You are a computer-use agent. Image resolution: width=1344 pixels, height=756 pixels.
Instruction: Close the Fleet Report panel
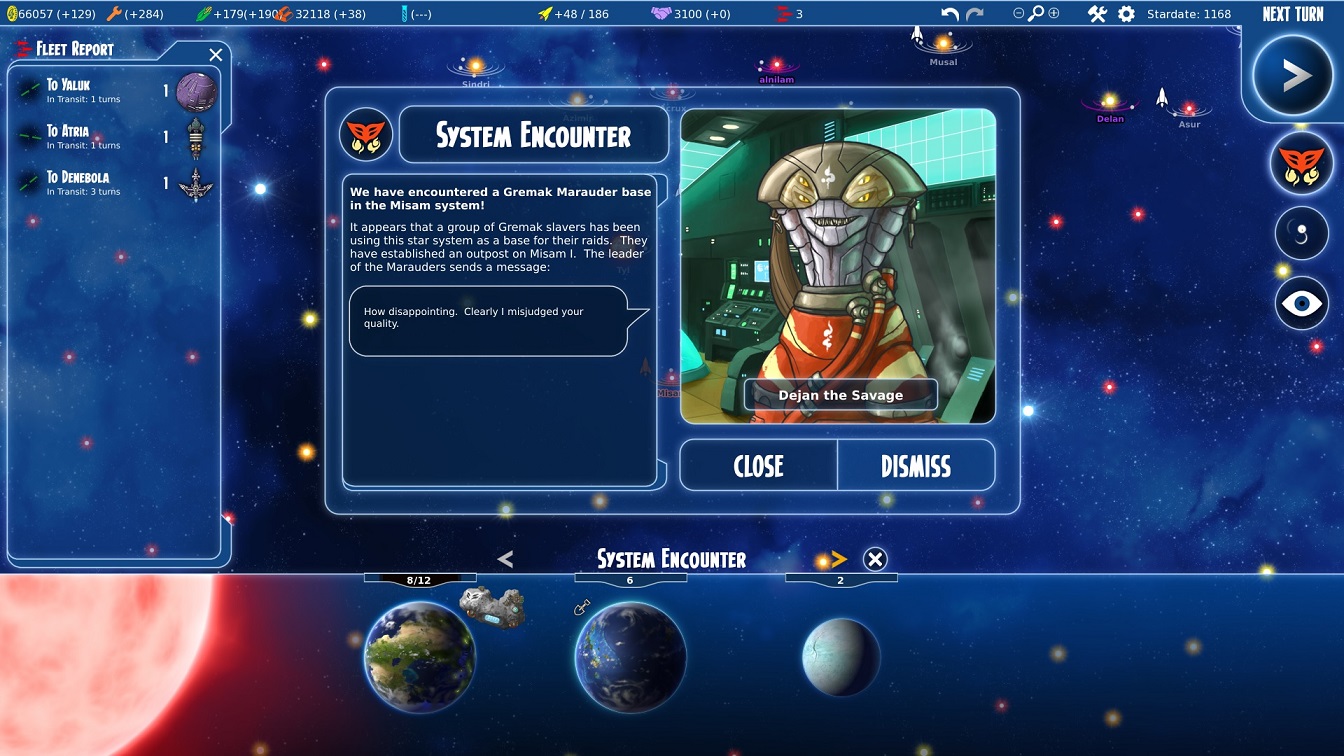[x=216, y=55]
